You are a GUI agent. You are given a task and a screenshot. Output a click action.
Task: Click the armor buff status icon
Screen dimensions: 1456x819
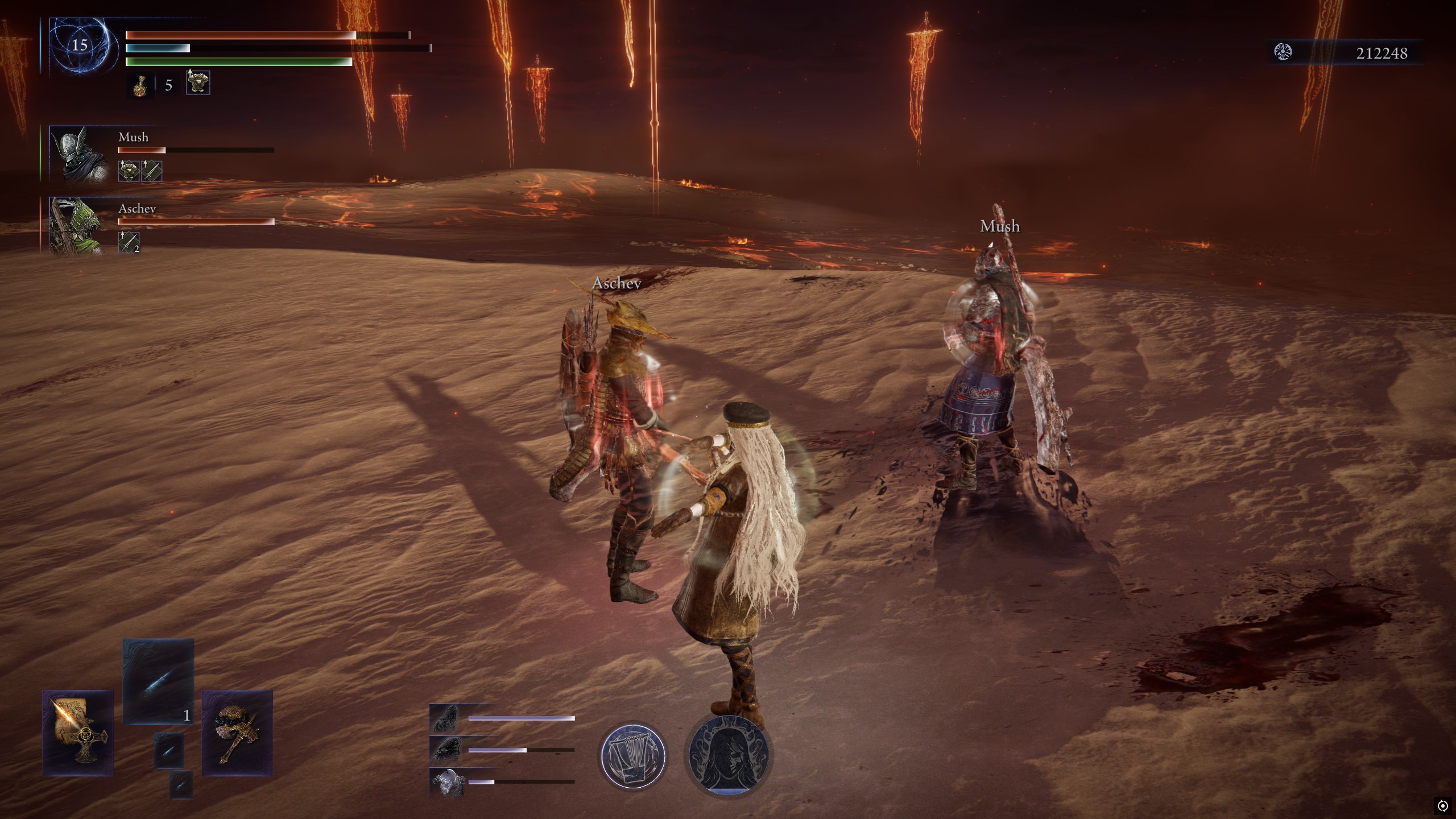[198, 83]
